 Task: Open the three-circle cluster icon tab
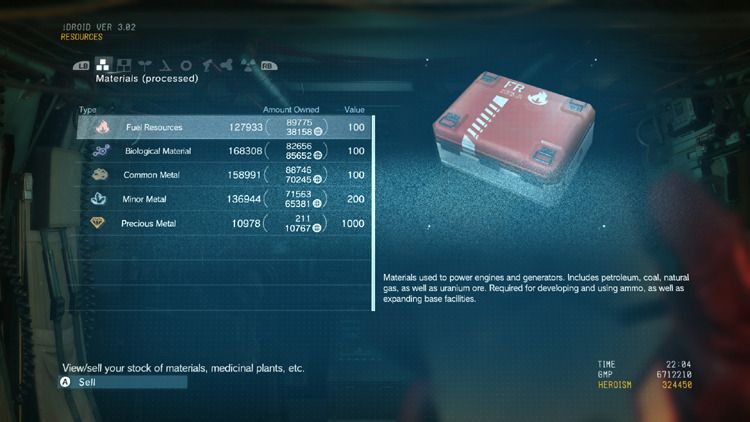click(x=225, y=65)
